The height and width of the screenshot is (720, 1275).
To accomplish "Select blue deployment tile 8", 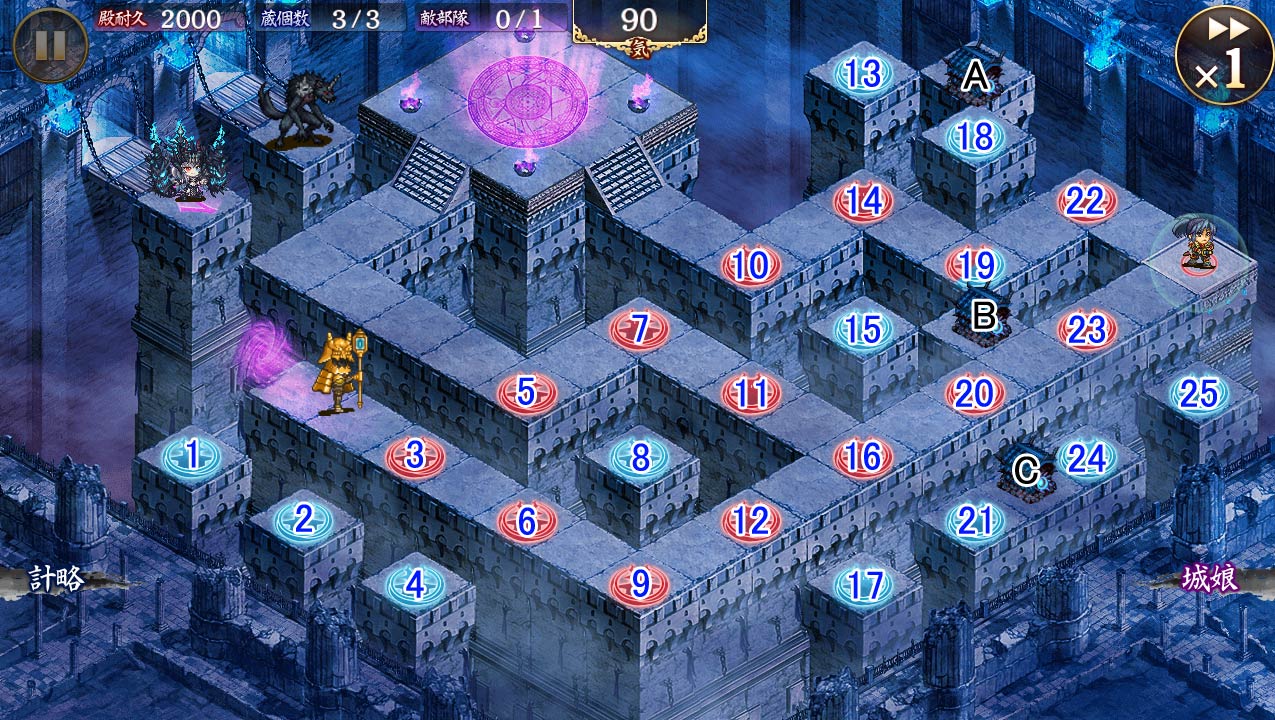I will tap(639, 457).
